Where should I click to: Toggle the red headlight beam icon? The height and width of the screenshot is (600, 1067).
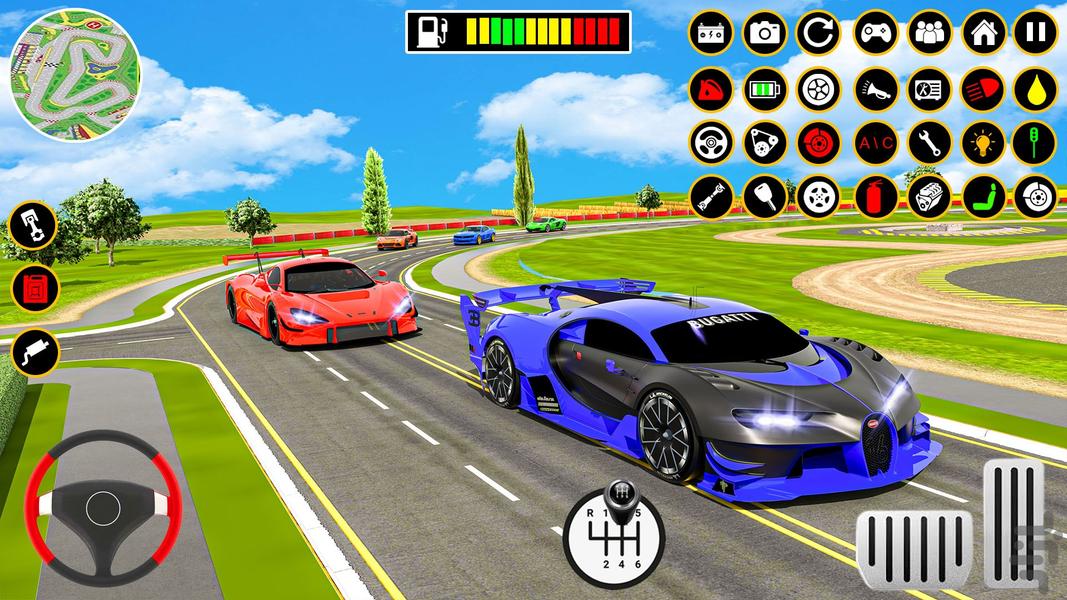(x=983, y=88)
